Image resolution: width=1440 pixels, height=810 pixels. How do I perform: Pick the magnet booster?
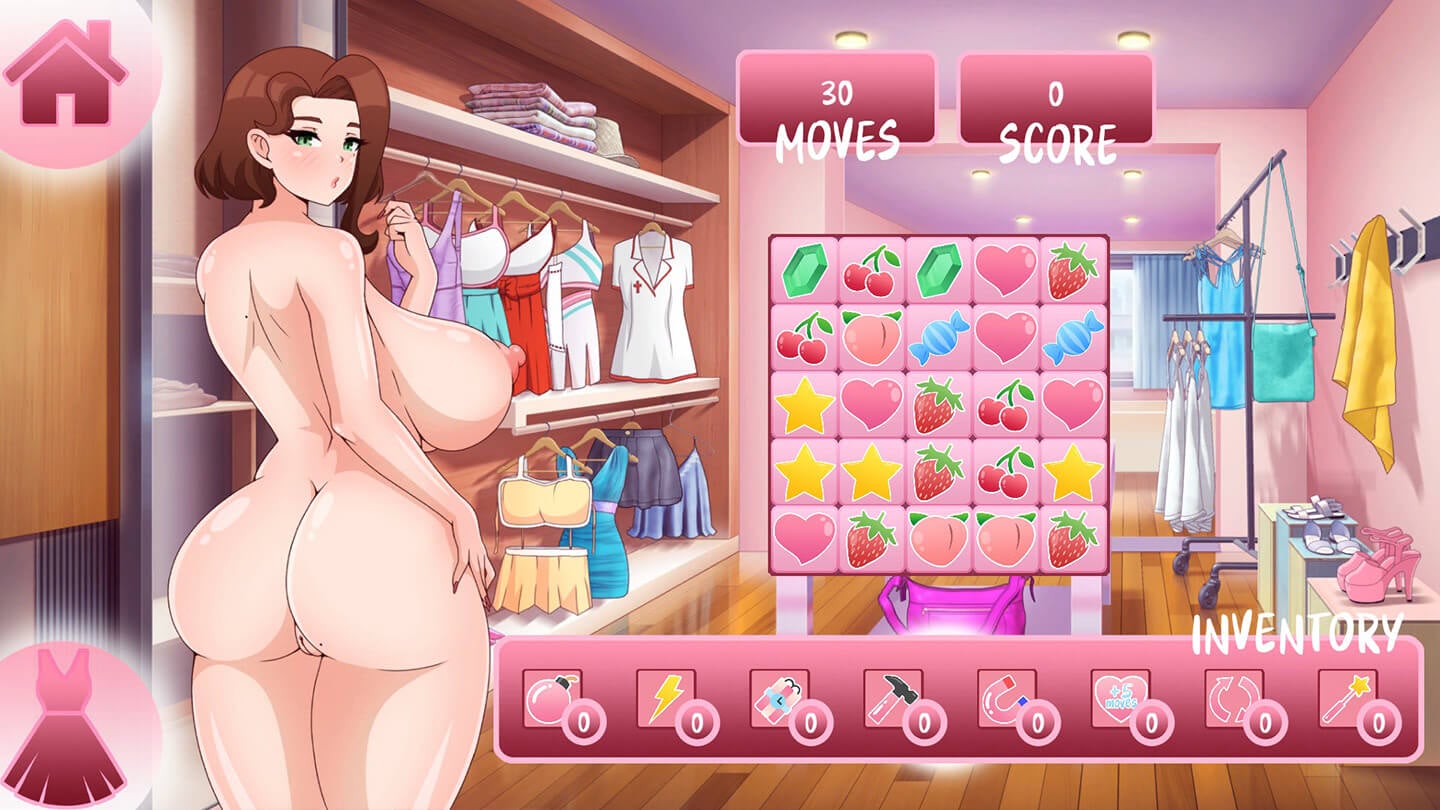1007,698
